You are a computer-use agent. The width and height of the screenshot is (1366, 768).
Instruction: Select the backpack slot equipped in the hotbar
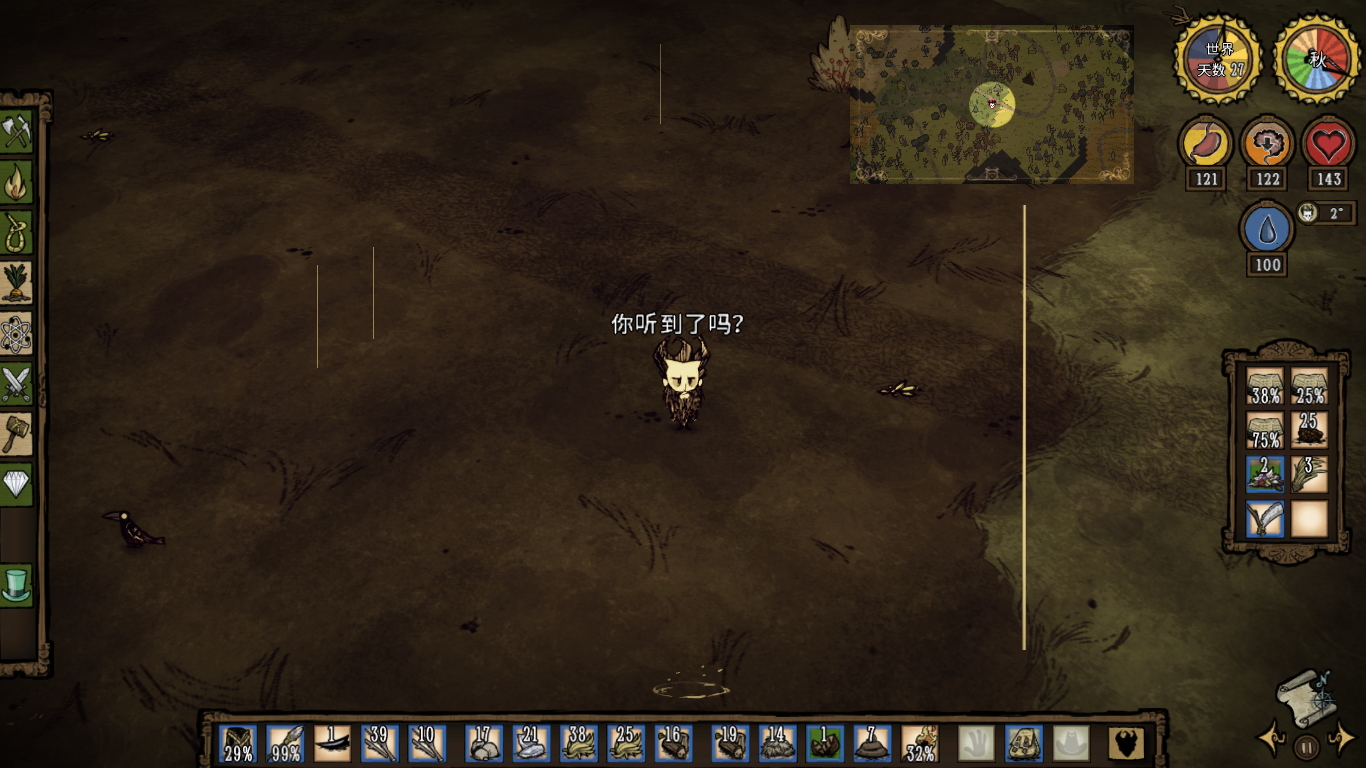click(x=1023, y=744)
